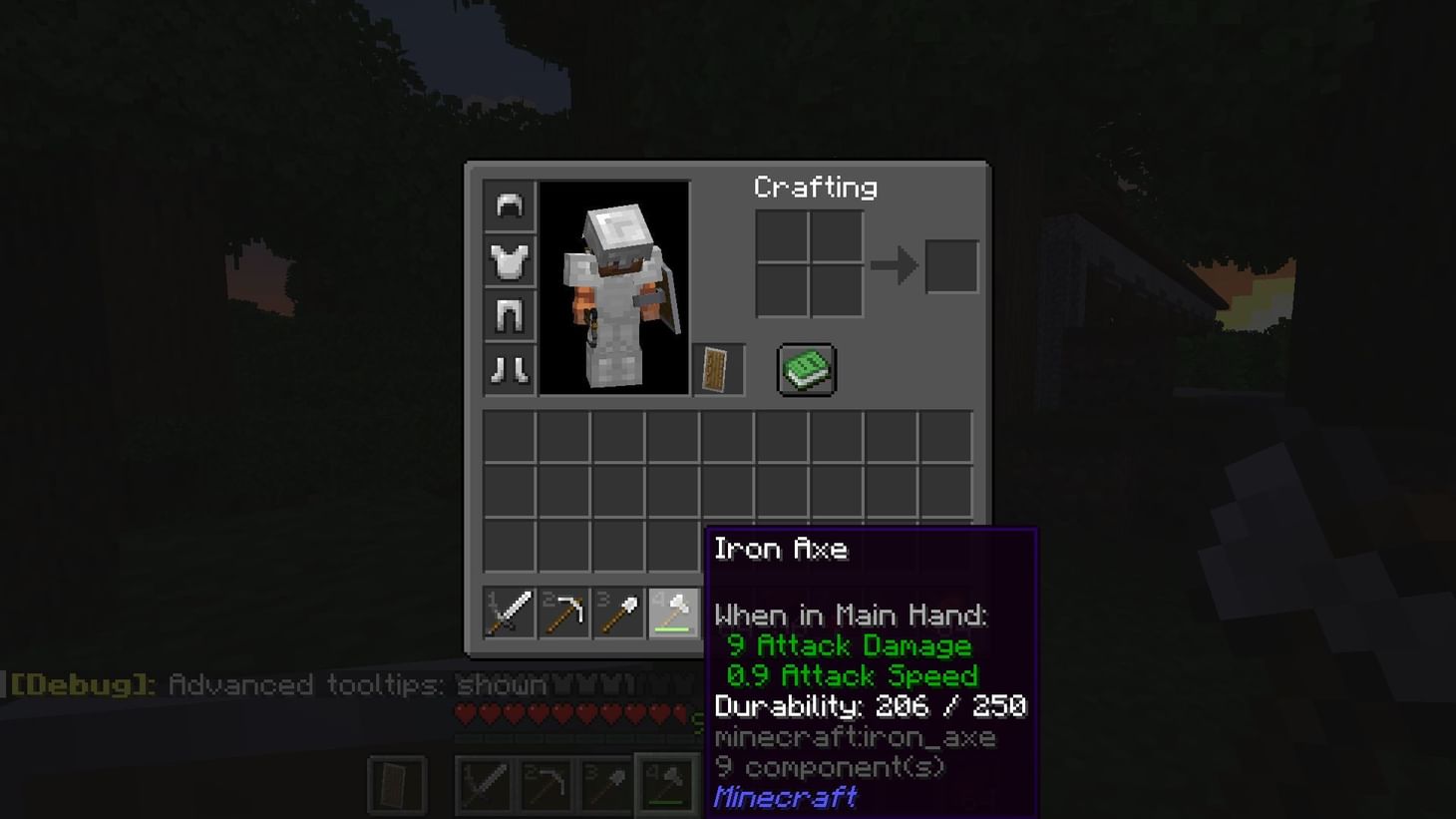Open the recipe book
Viewport: 1456px width, 819px height.
pyautogui.click(x=806, y=369)
